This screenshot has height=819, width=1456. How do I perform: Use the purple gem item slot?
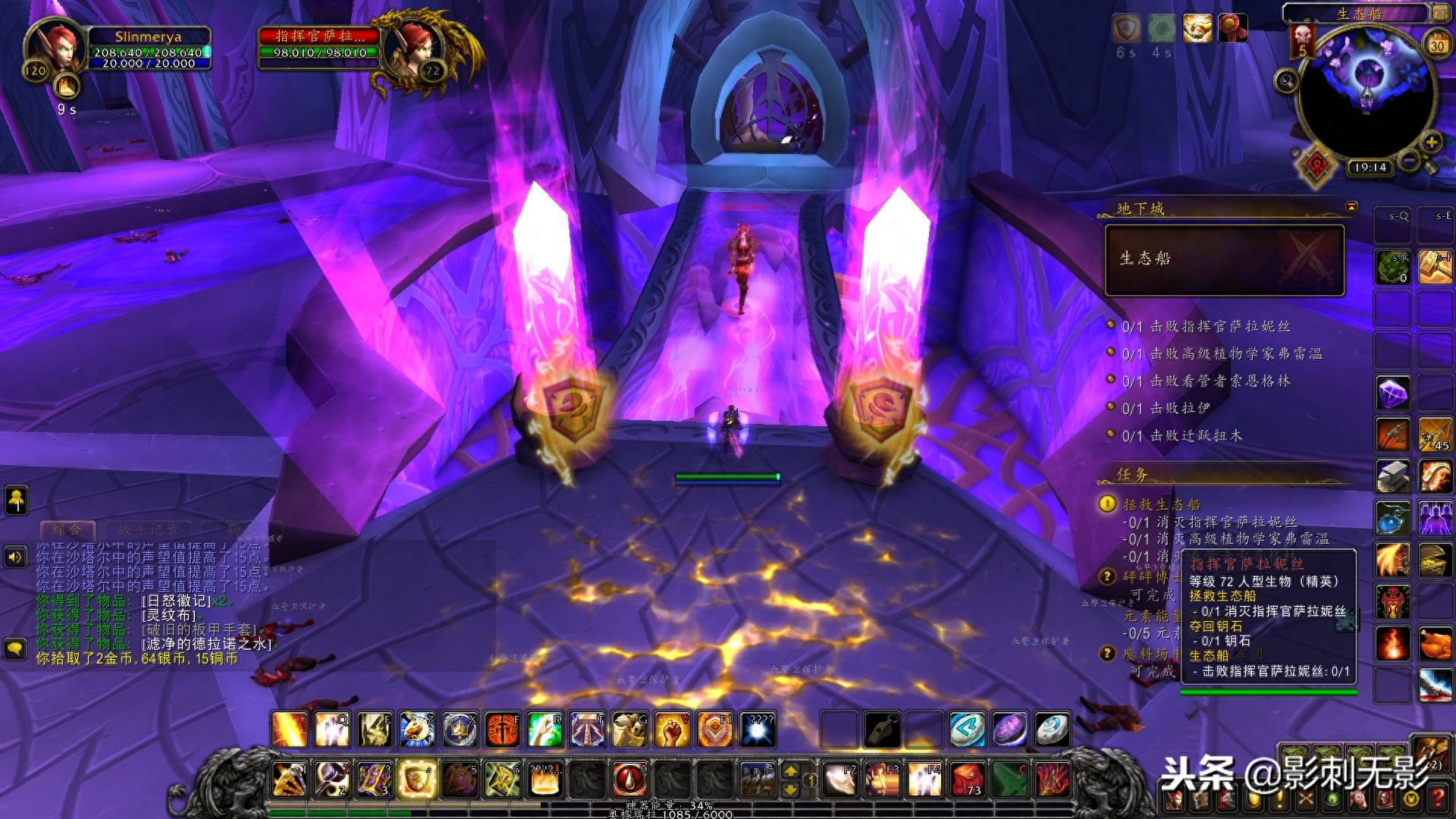coord(1393,394)
